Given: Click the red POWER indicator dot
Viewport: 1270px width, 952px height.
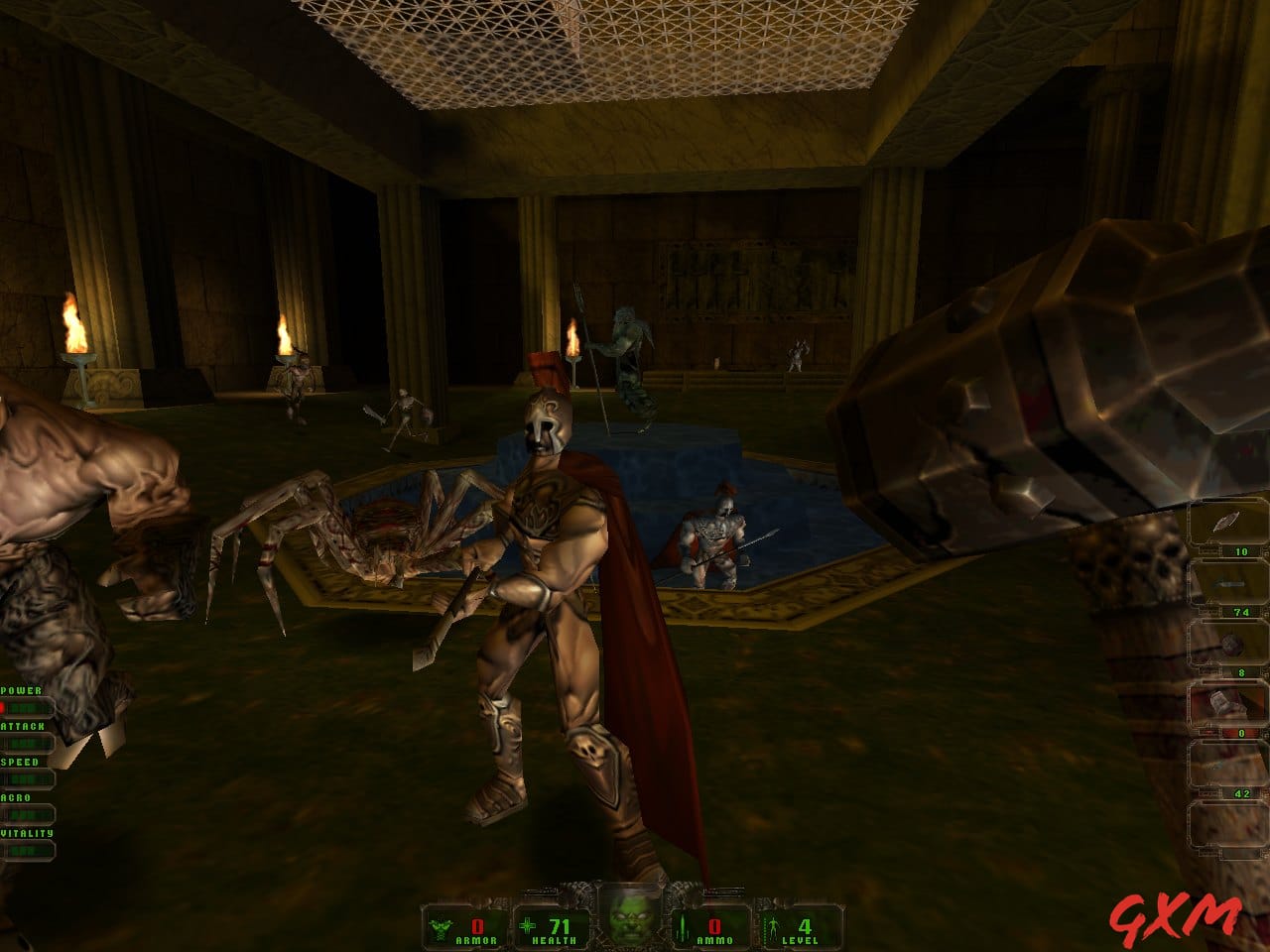Looking at the screenshot, I should [4, 706].
